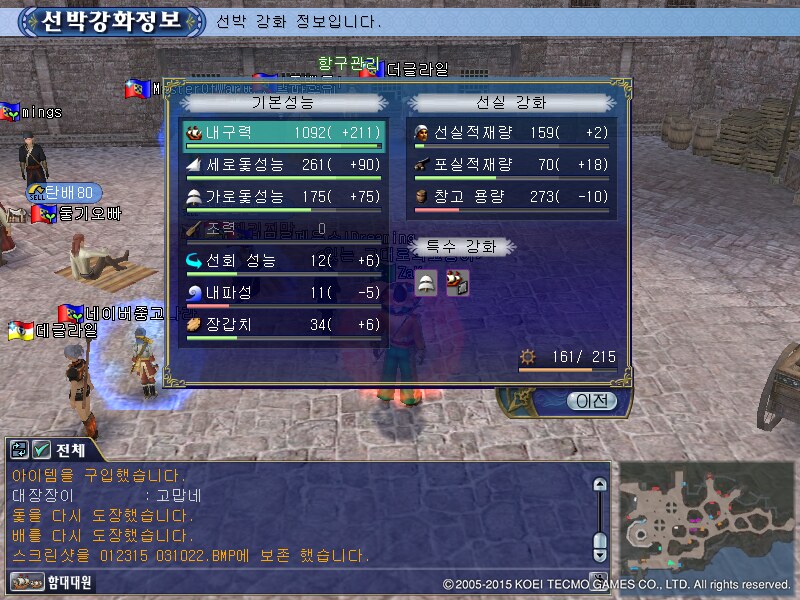Select the 선실적재량 cabin capacity row
The height and width of the screenshot is (600, 800).
click(x=512, y=132)
